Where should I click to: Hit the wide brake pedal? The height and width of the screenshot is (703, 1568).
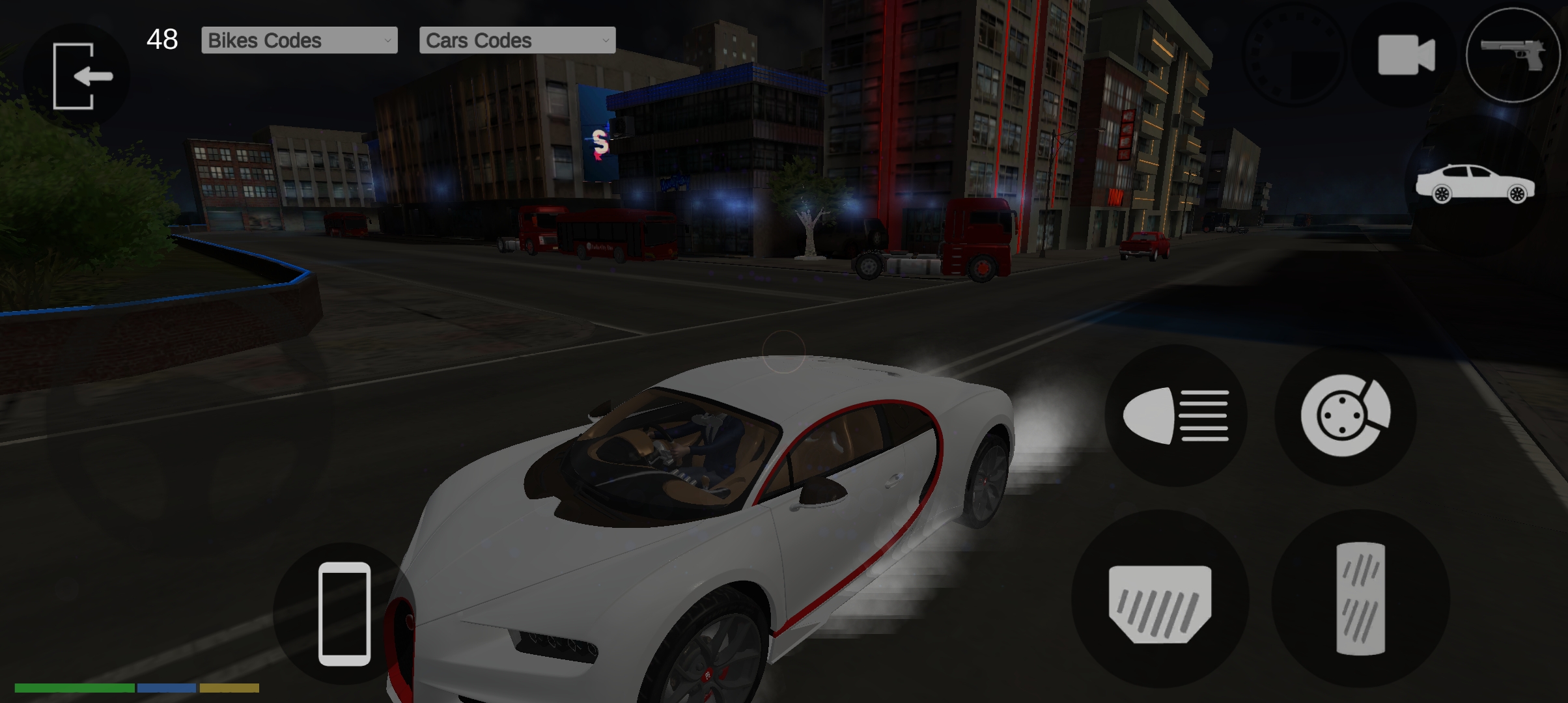1160,600
